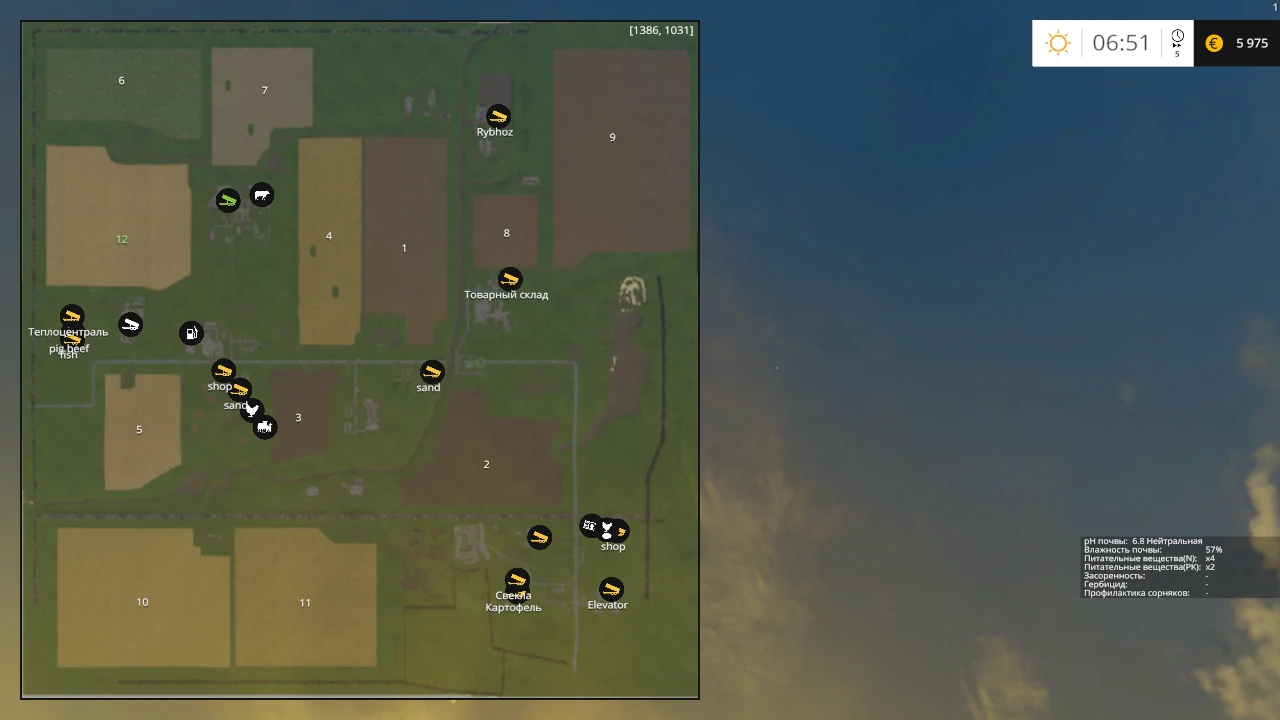
Task: Select the sheep icon below the sand label
Action: (266, 427)
